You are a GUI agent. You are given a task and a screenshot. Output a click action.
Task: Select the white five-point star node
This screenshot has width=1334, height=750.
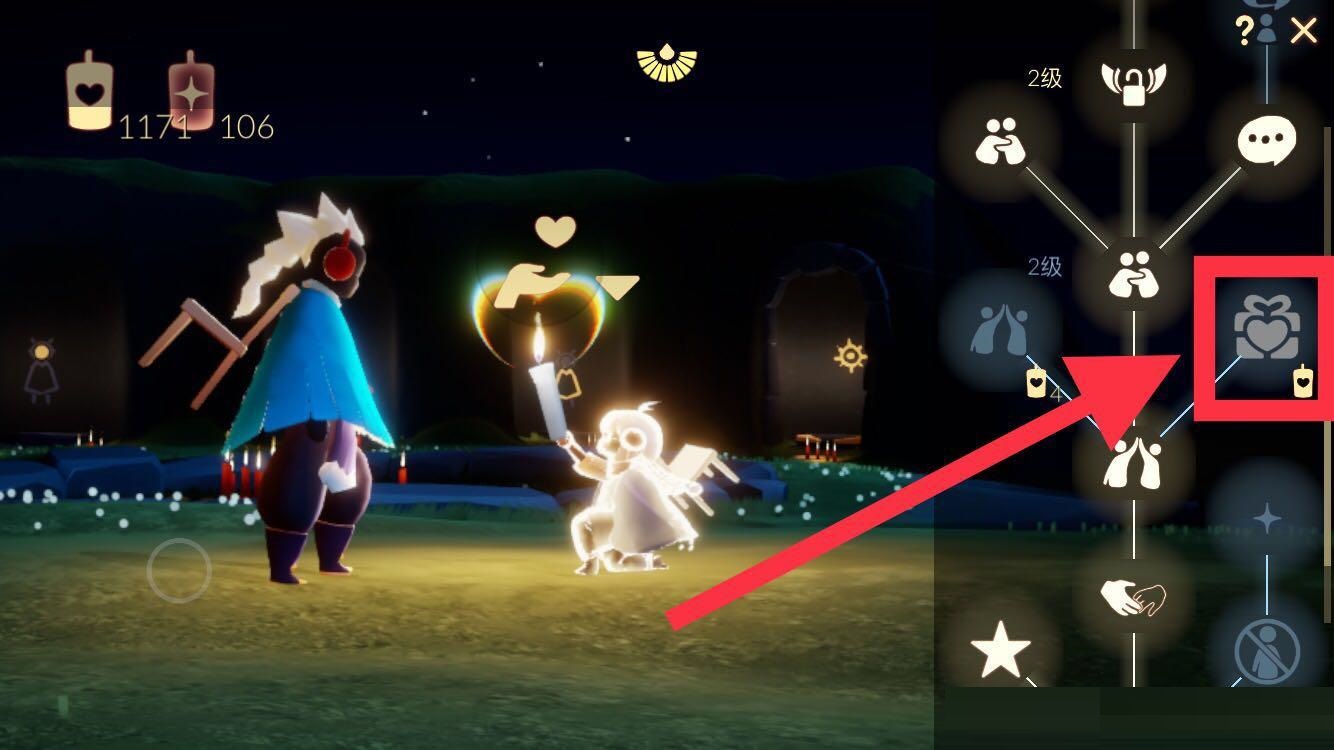click(1001, 651)
